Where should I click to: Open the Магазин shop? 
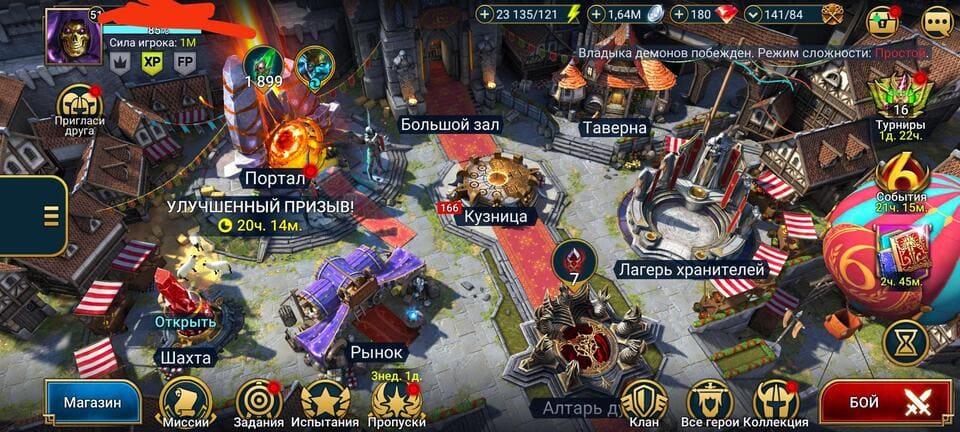92,403
